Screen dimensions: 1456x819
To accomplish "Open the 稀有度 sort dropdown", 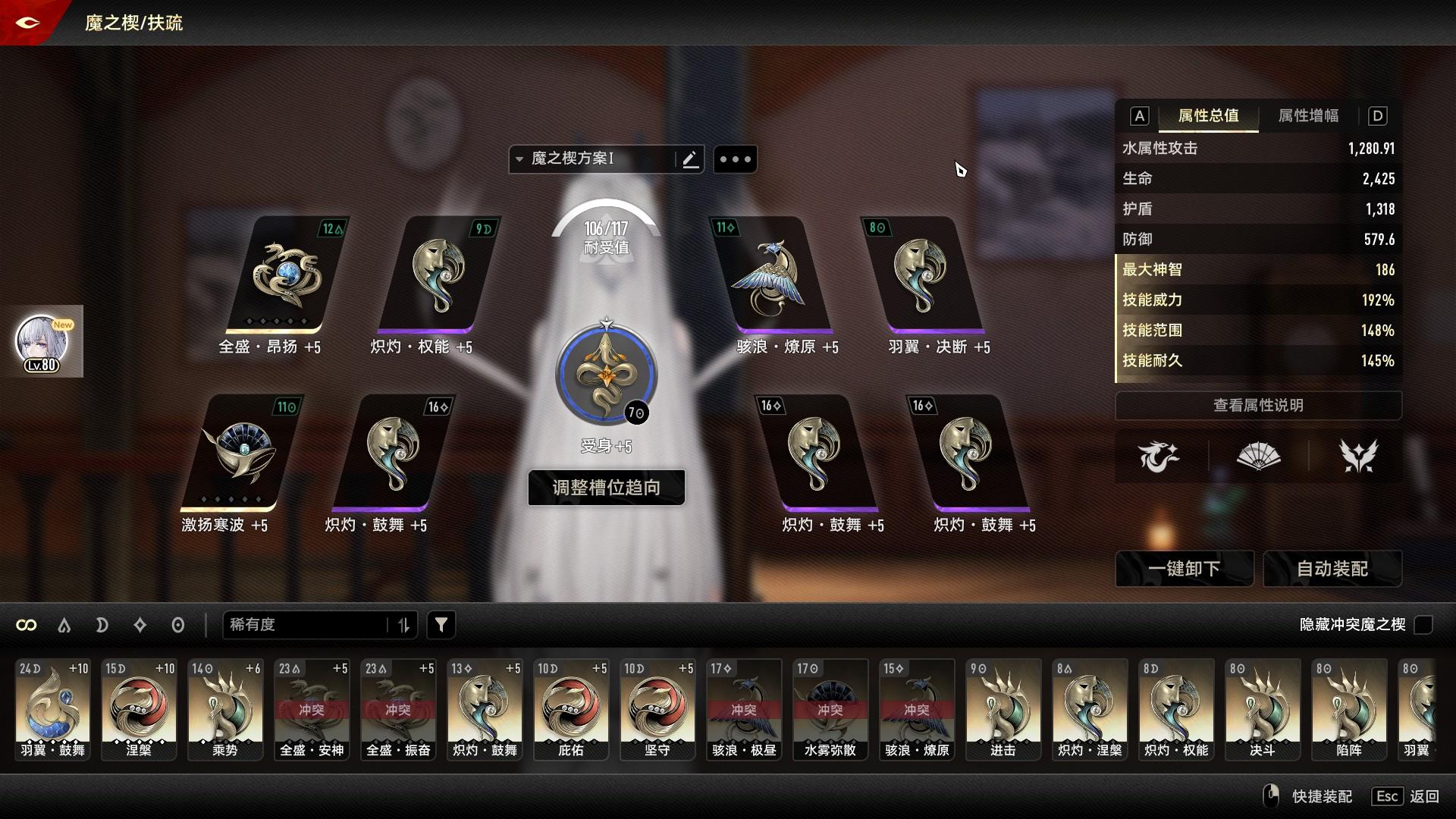I will click(318, 625).
